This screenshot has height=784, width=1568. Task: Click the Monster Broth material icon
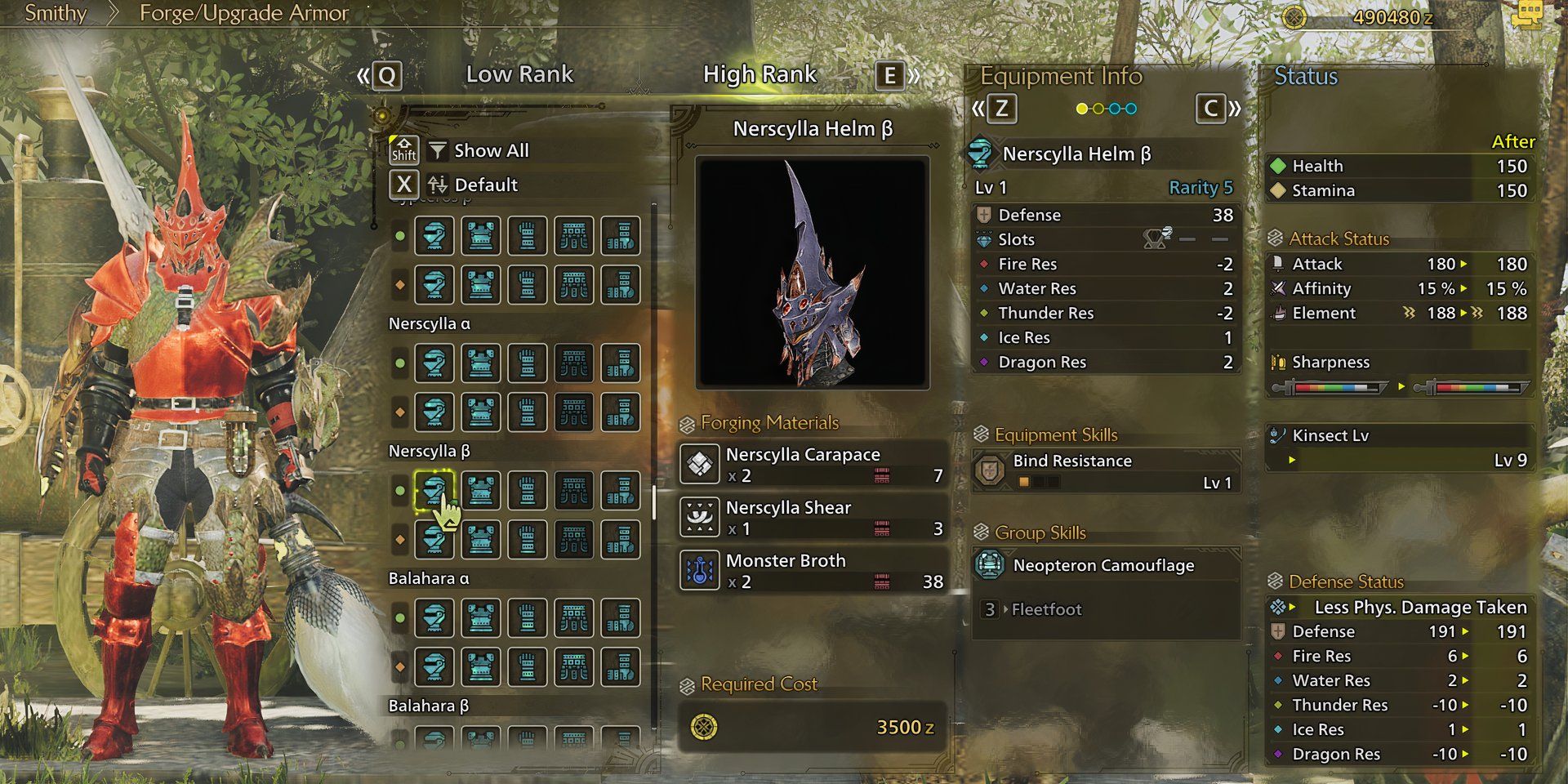click(700, 570)
